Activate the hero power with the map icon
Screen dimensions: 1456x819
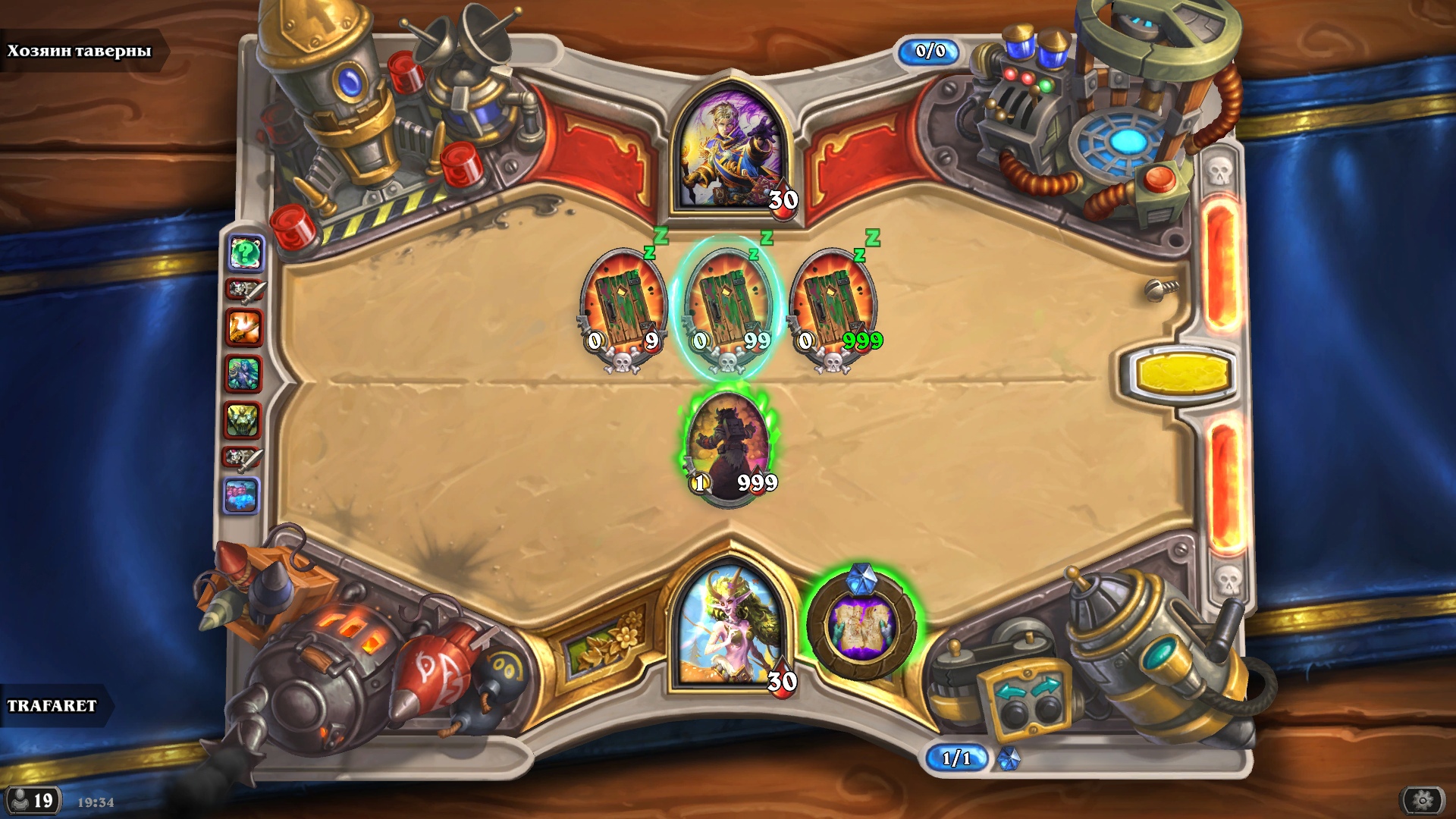pos(862,626)
